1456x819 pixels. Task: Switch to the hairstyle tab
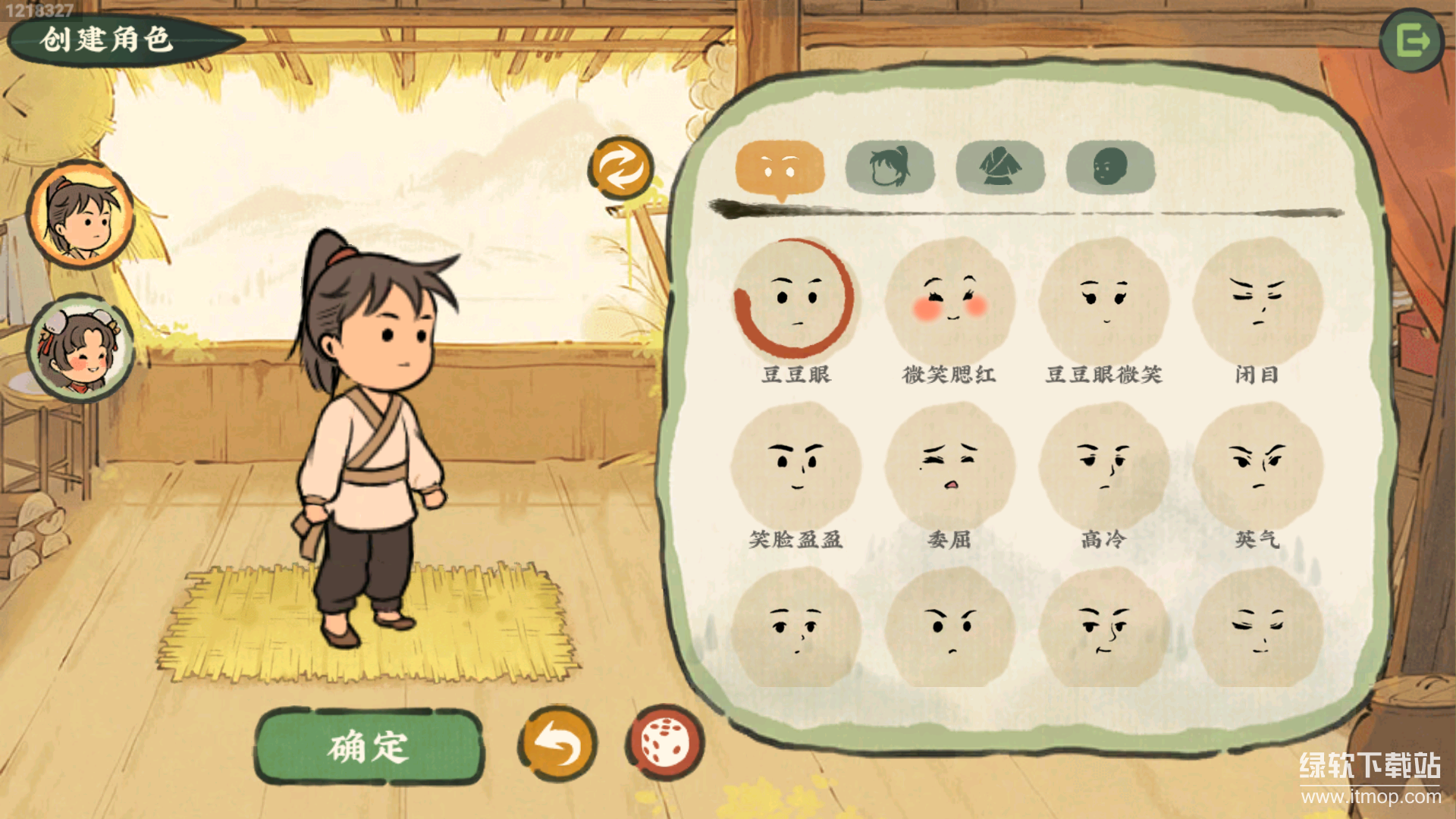[890, 167]
